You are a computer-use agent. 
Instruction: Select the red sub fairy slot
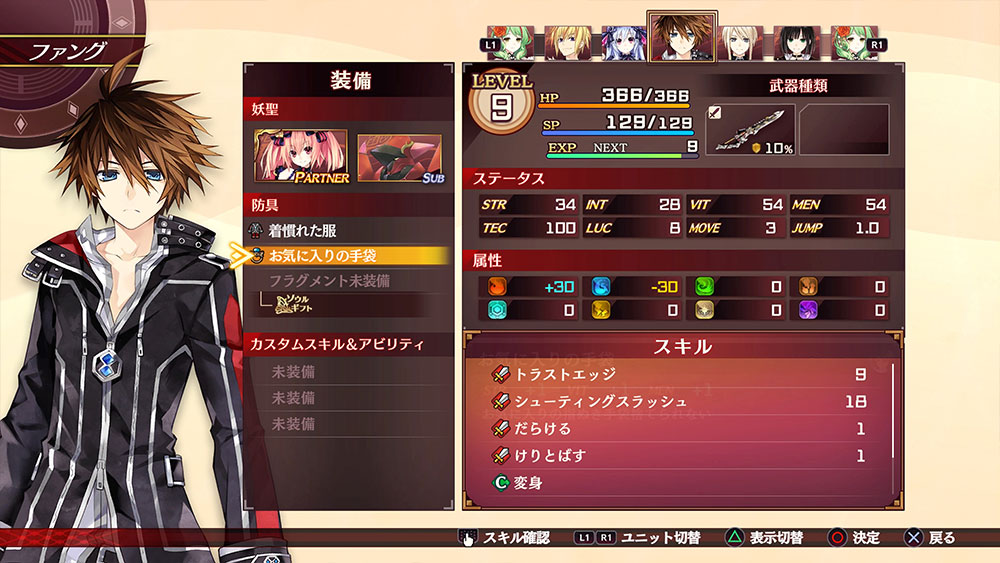pos(400,158)
